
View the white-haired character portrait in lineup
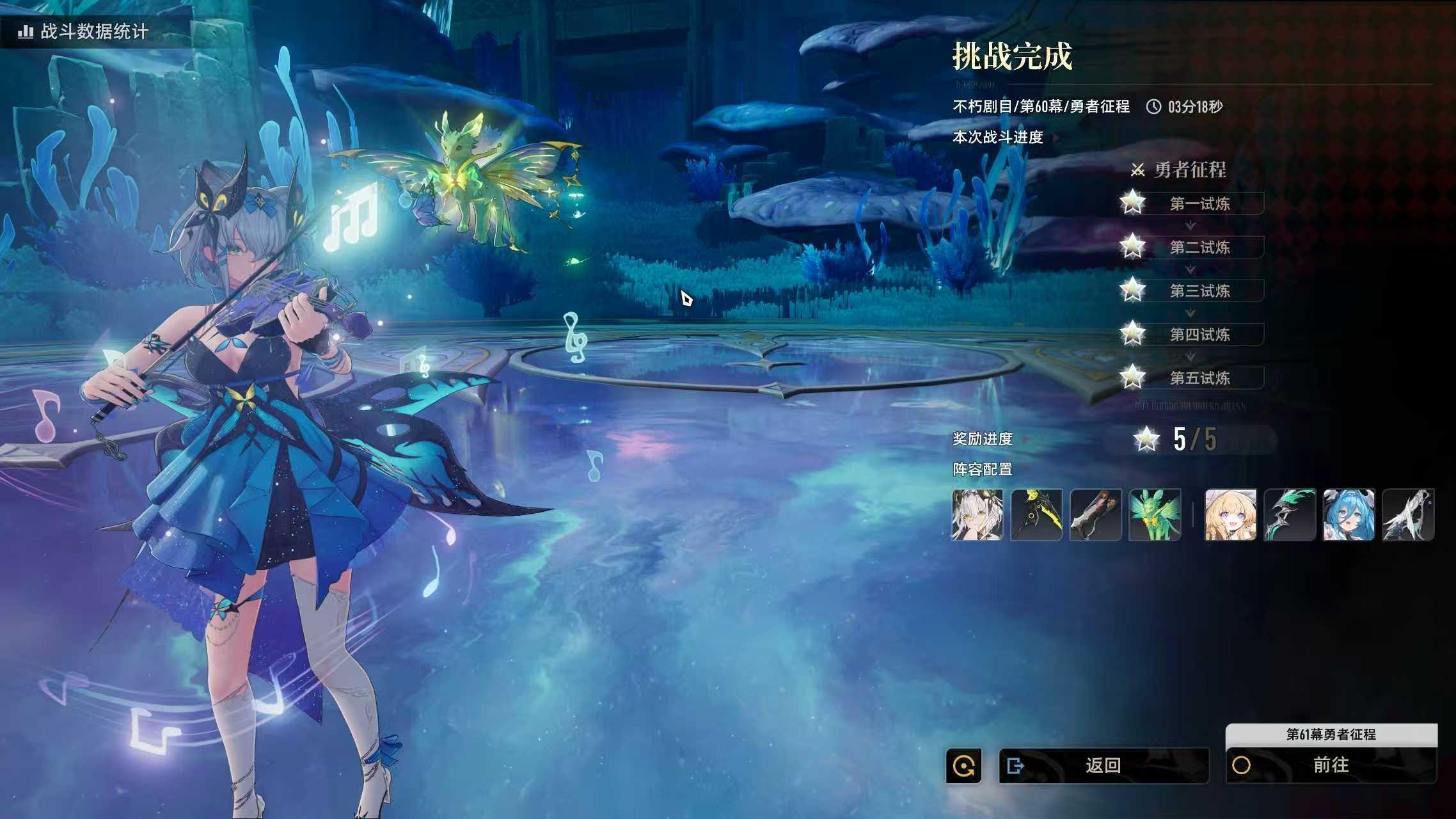(977, 514)
